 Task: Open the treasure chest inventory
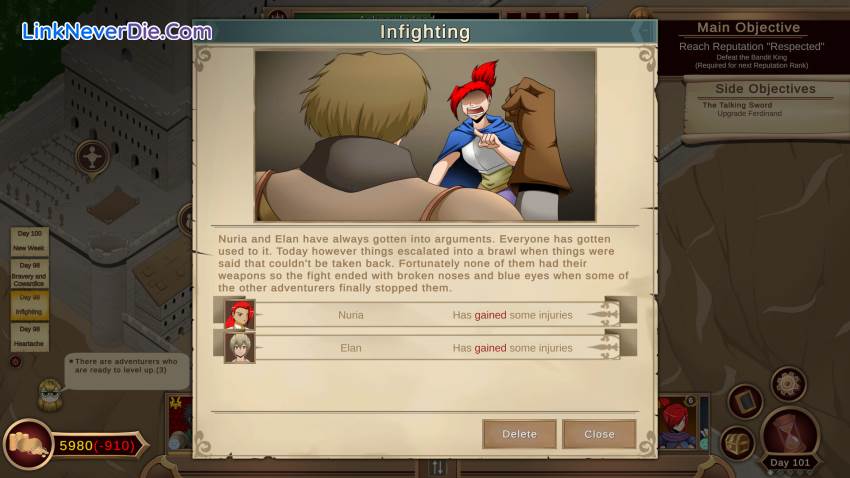738,441
